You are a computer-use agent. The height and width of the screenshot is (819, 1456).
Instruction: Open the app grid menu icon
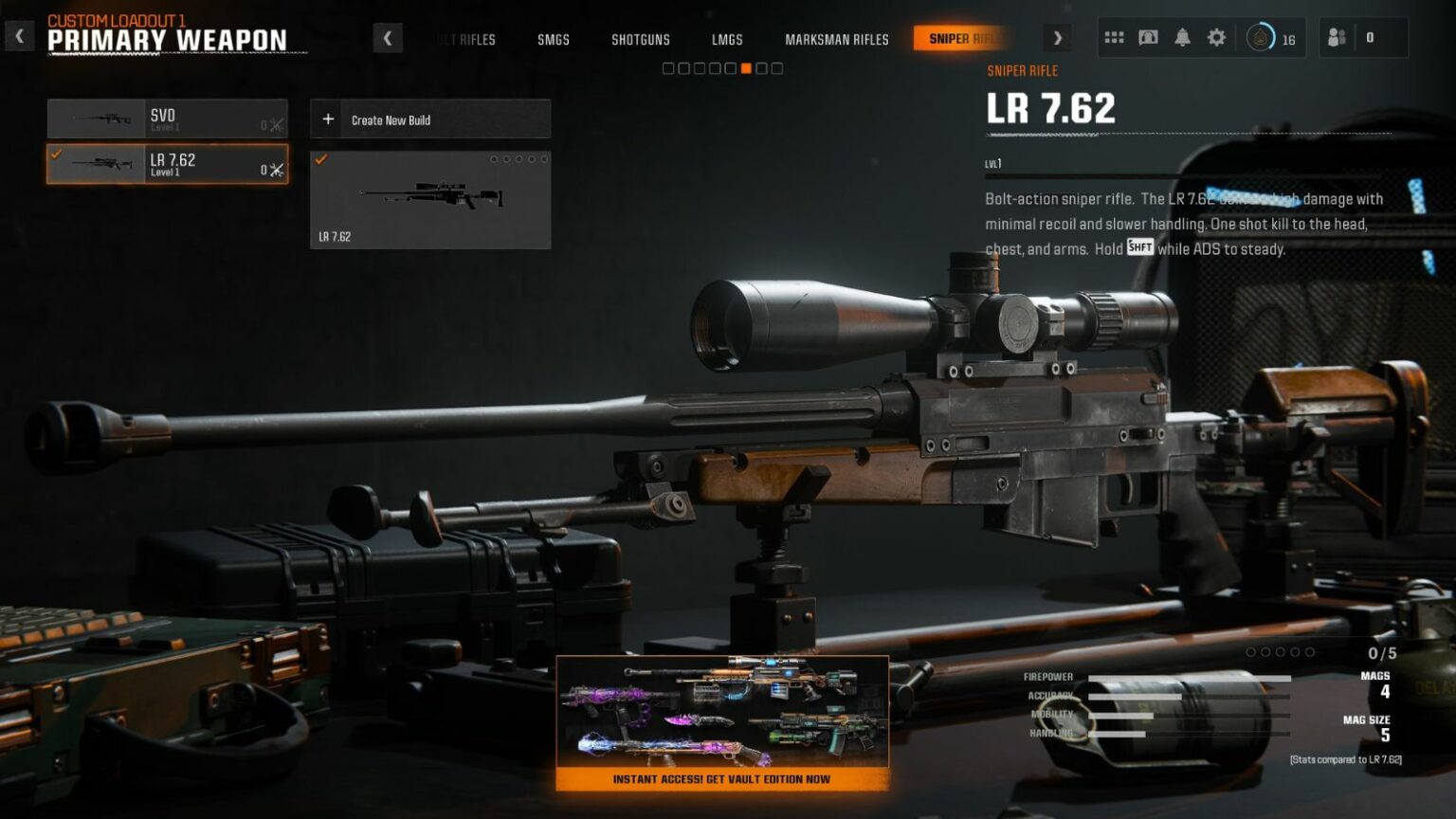(1115, 37)
